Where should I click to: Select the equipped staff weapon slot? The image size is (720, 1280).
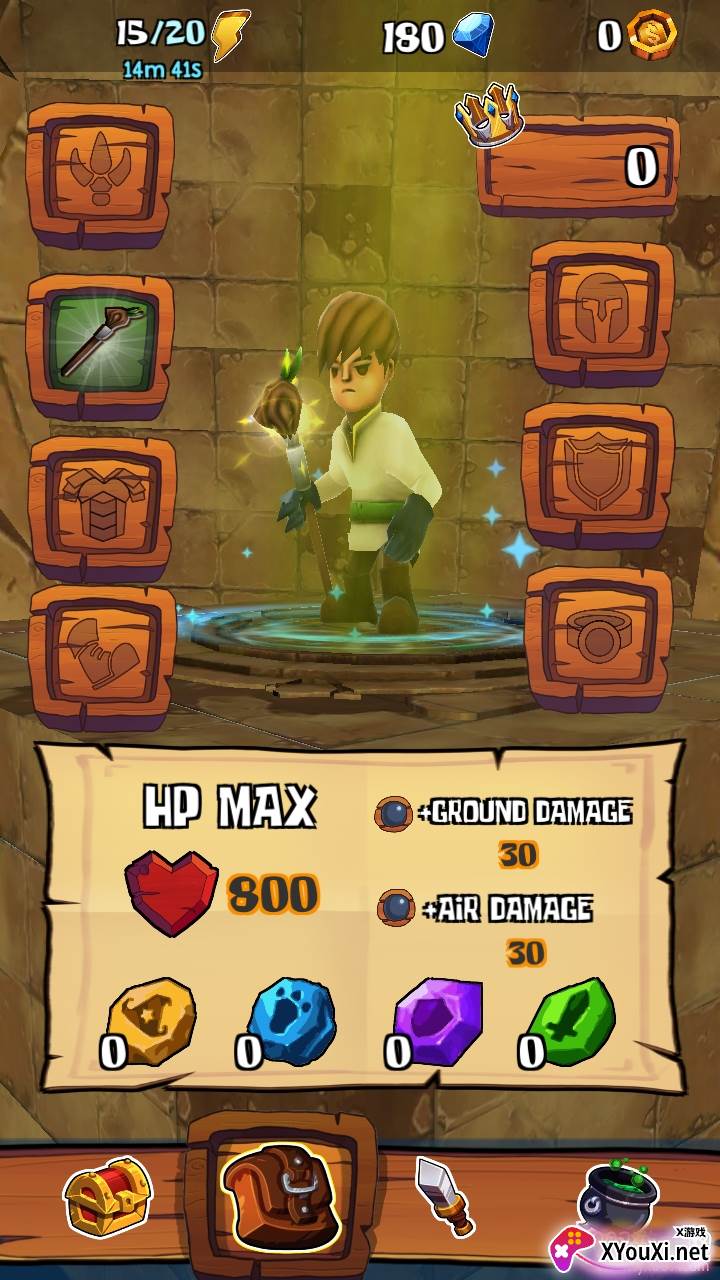click(x=100, y=343)
